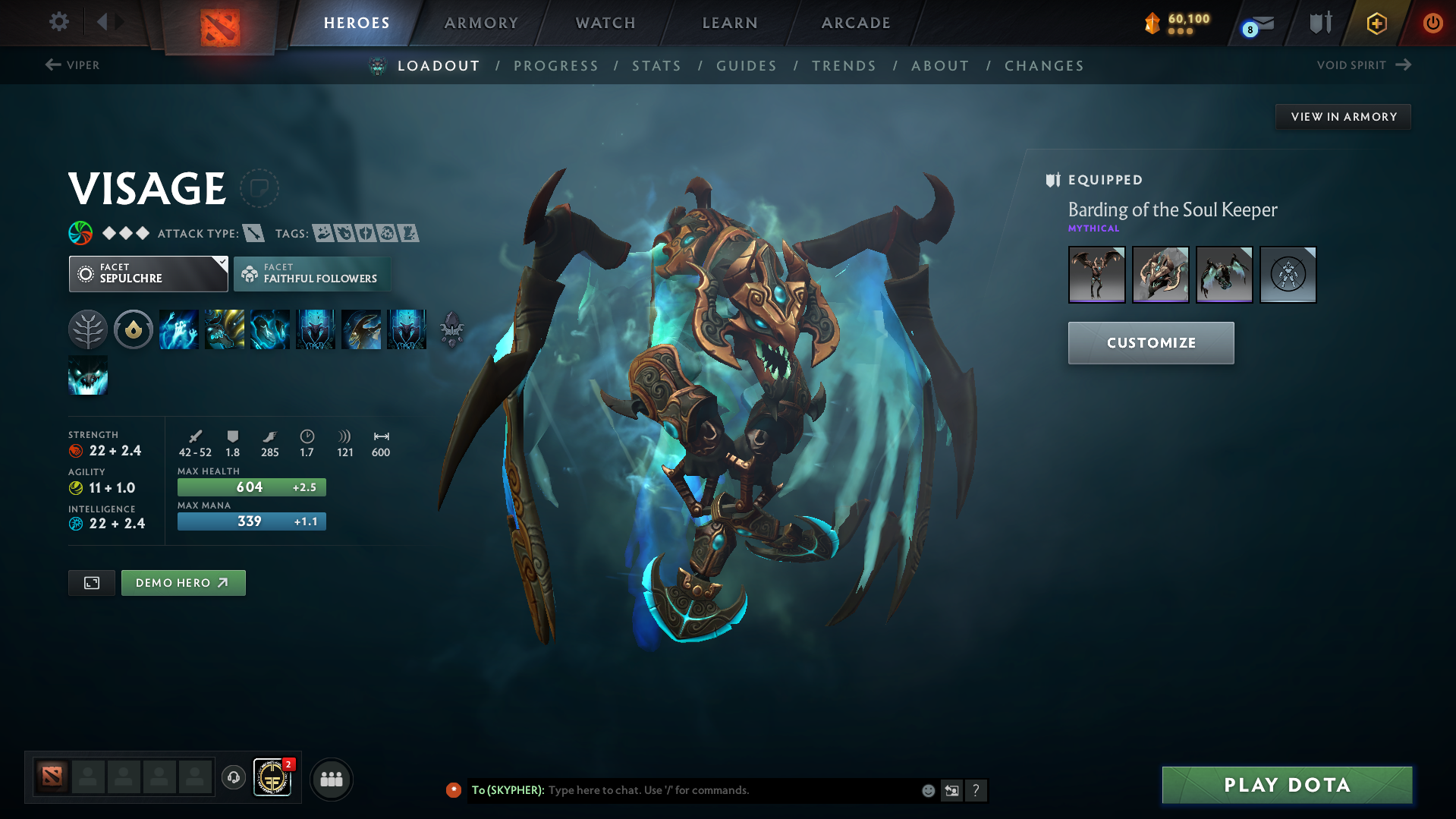The image size is (1456, 819).
Task: Click the DEMO HERO button
Action: click(183, 582)
